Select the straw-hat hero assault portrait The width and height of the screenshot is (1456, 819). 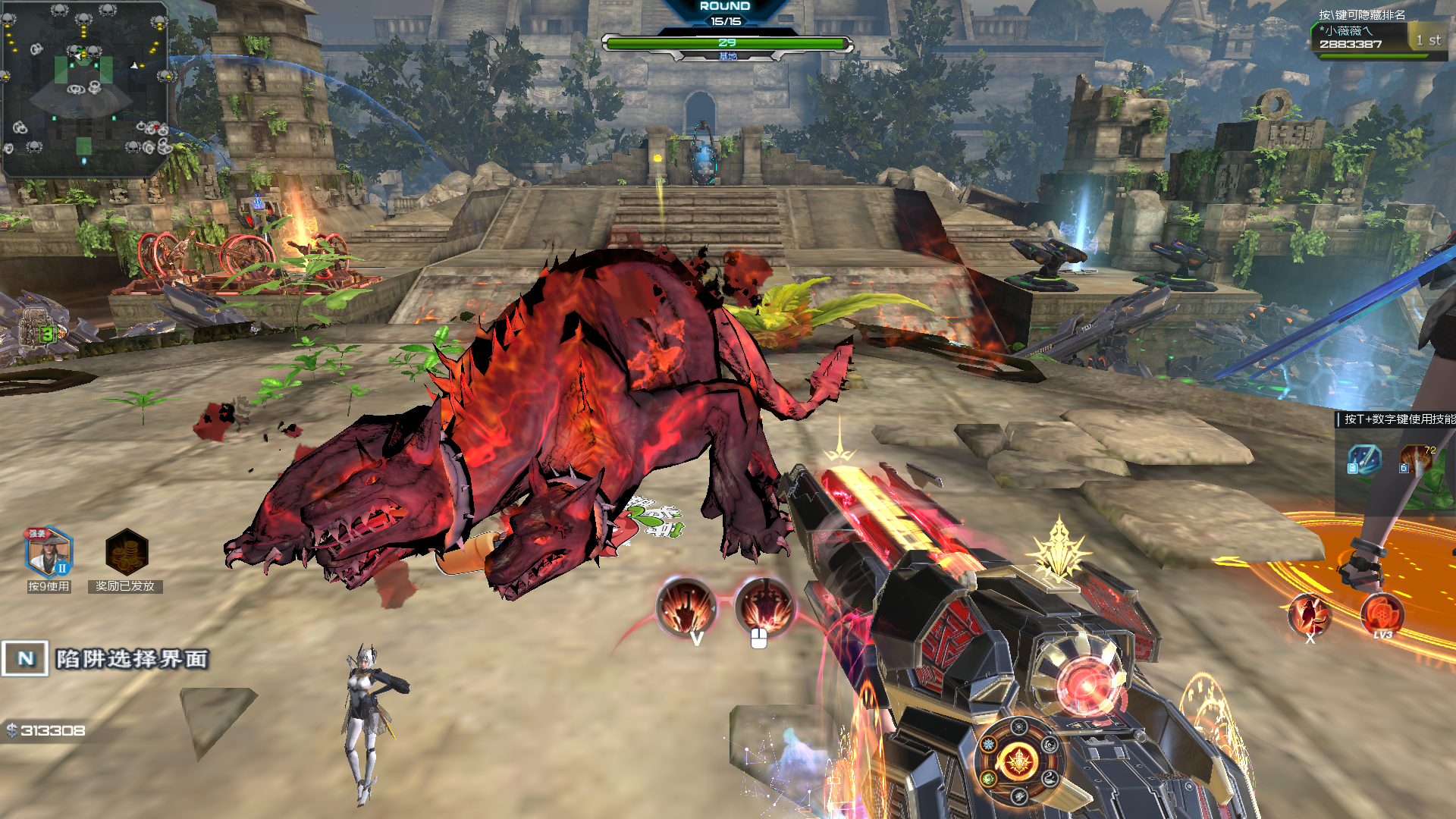point(49,552)
